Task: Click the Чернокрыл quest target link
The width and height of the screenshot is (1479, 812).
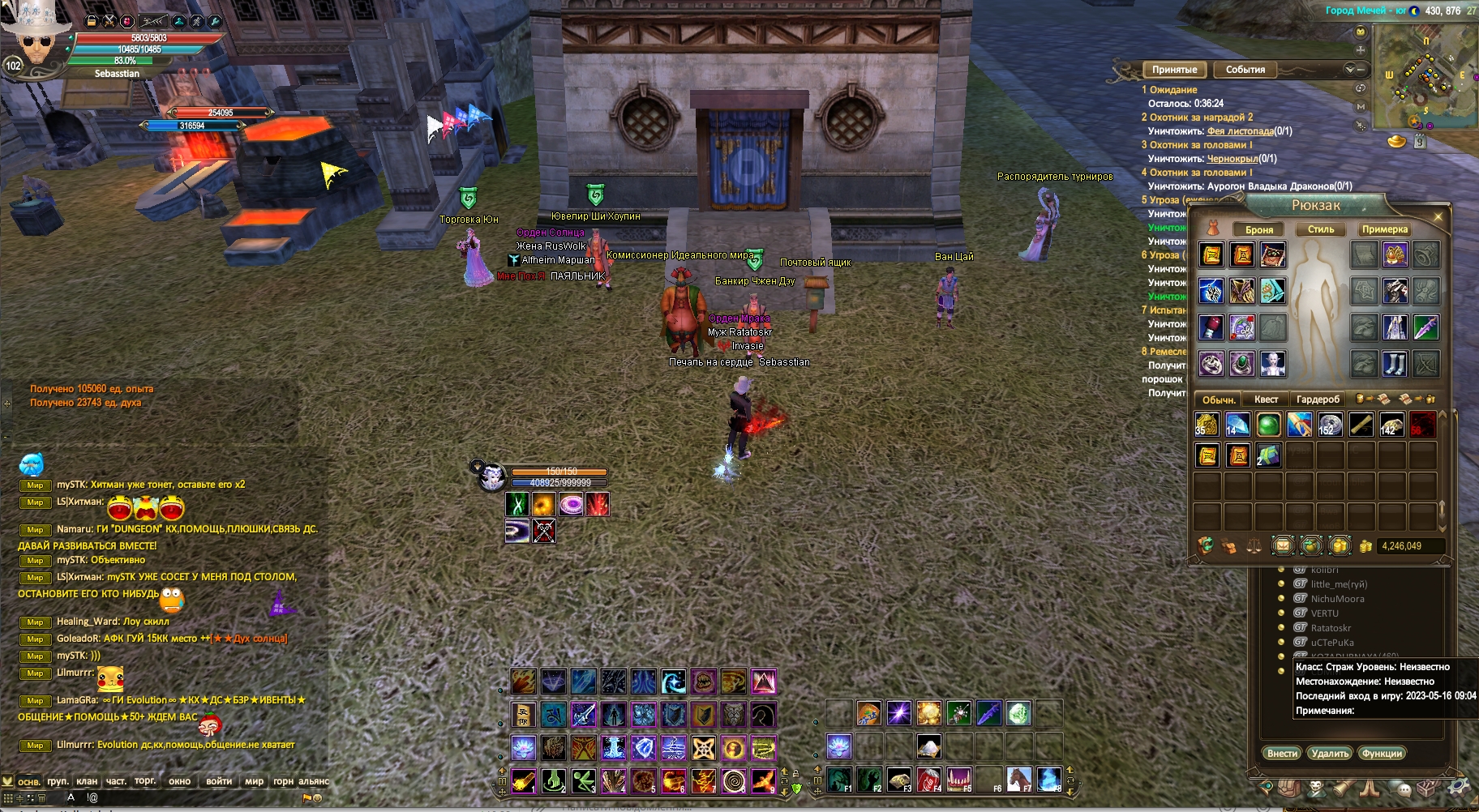Action: pos(1232,159)
